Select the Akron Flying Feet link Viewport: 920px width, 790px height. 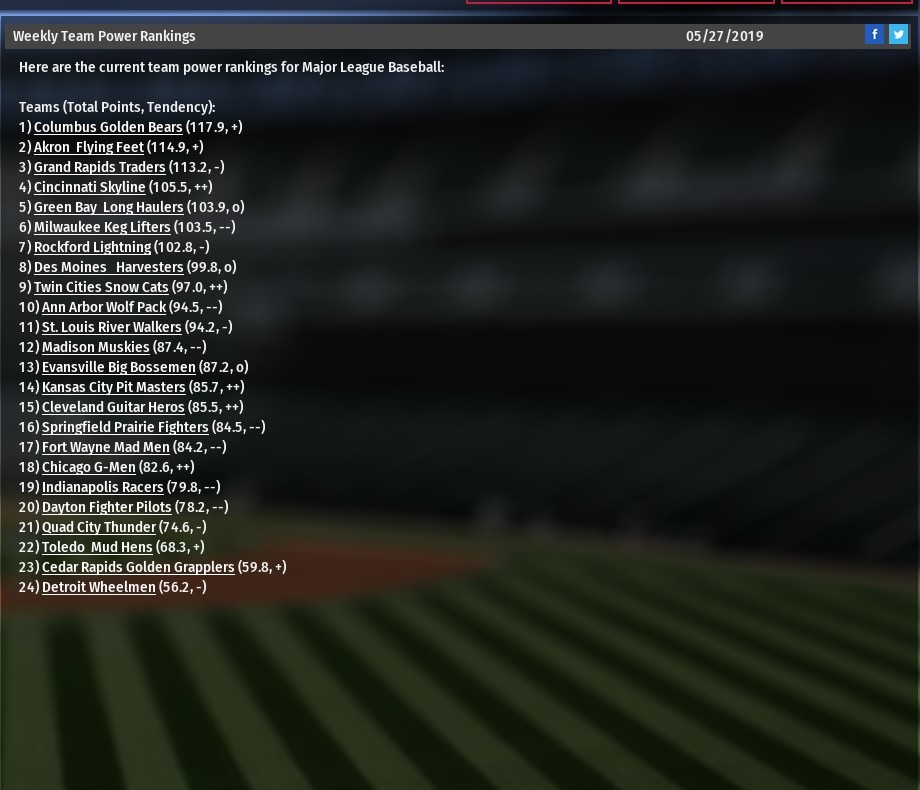89,147
